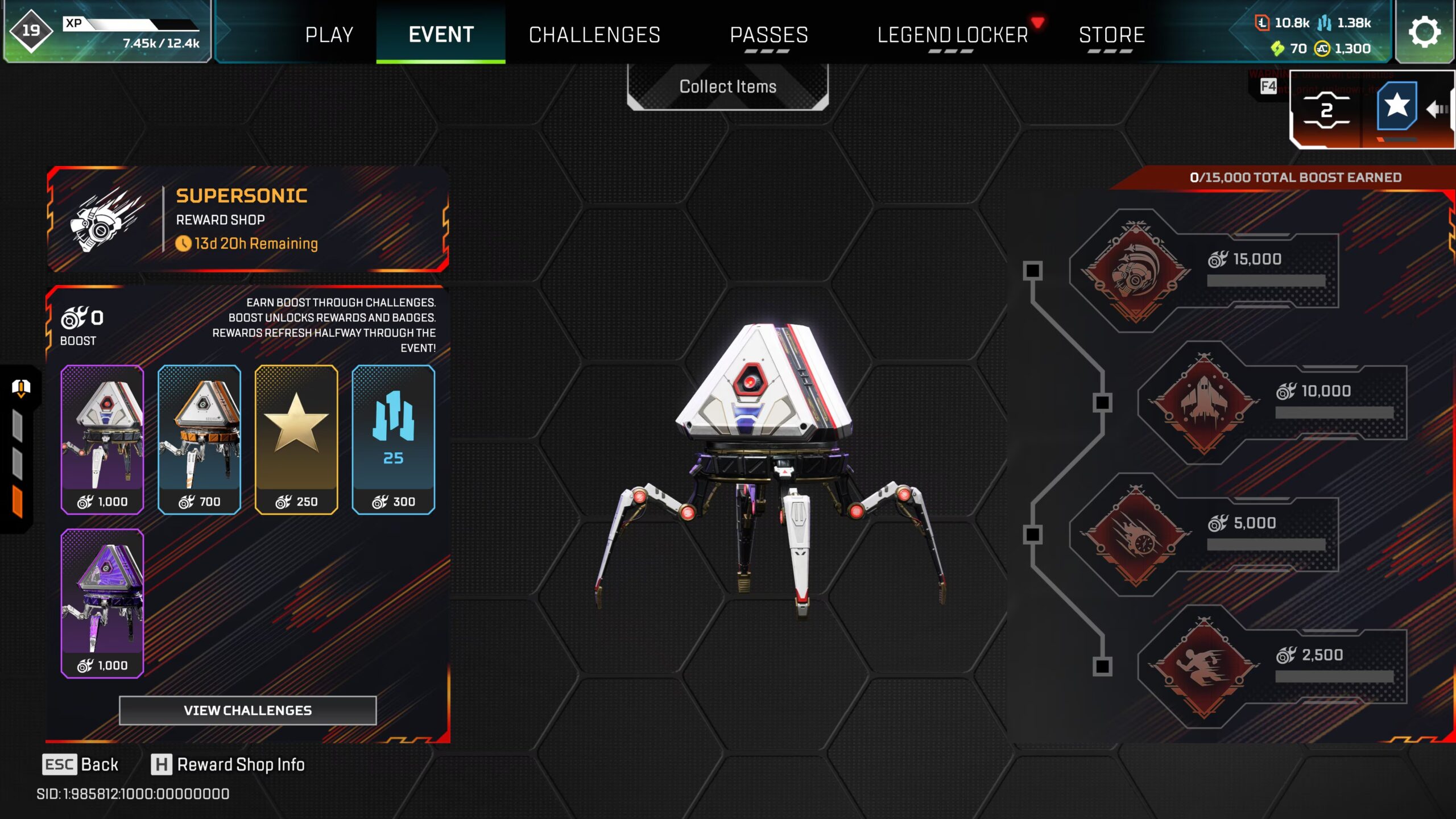
Task: Open the settings gear menu
Action: [1424, 32]
